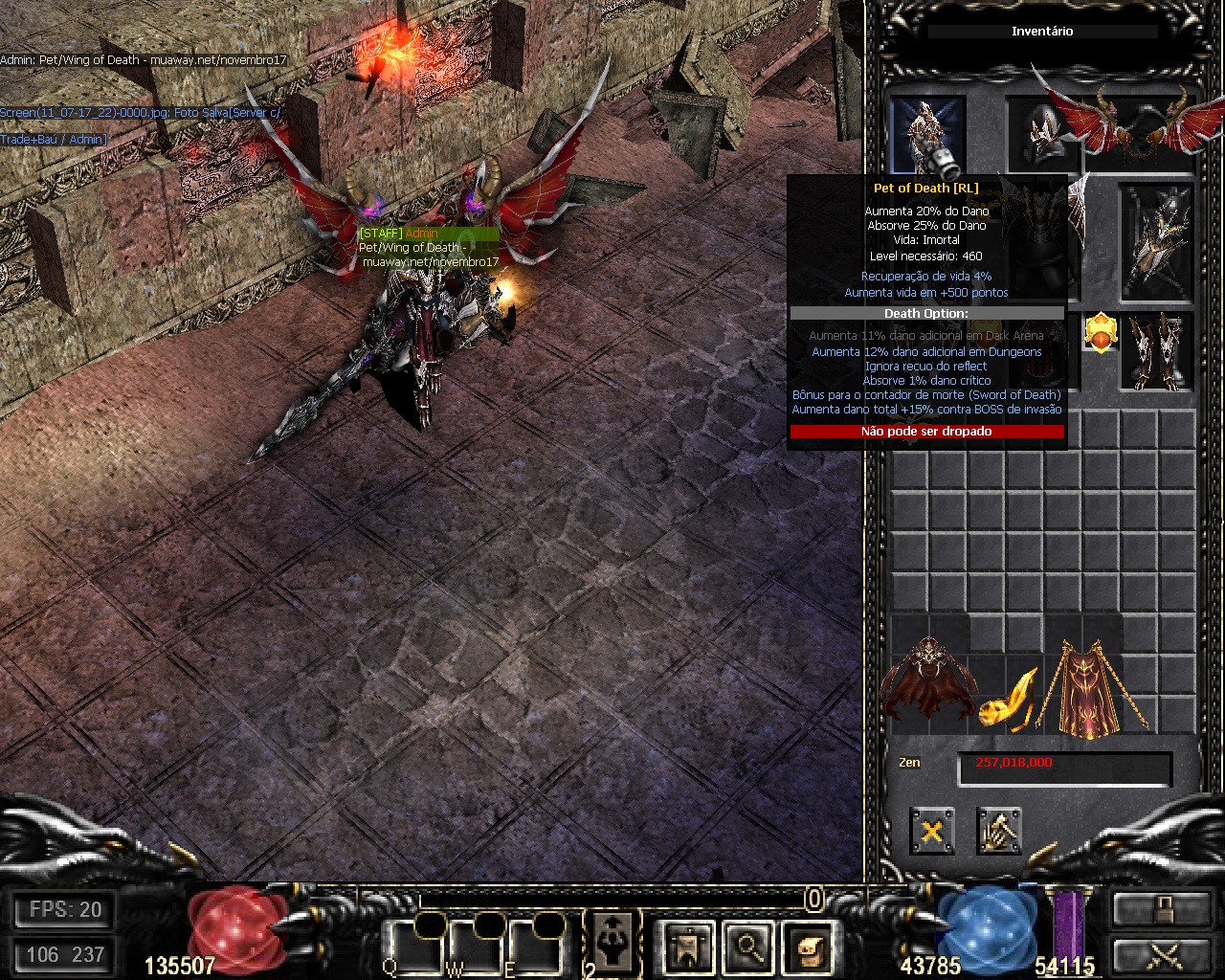The image size is (1225, 980).
Task: Open the repair hammer button
Action: 998,830
